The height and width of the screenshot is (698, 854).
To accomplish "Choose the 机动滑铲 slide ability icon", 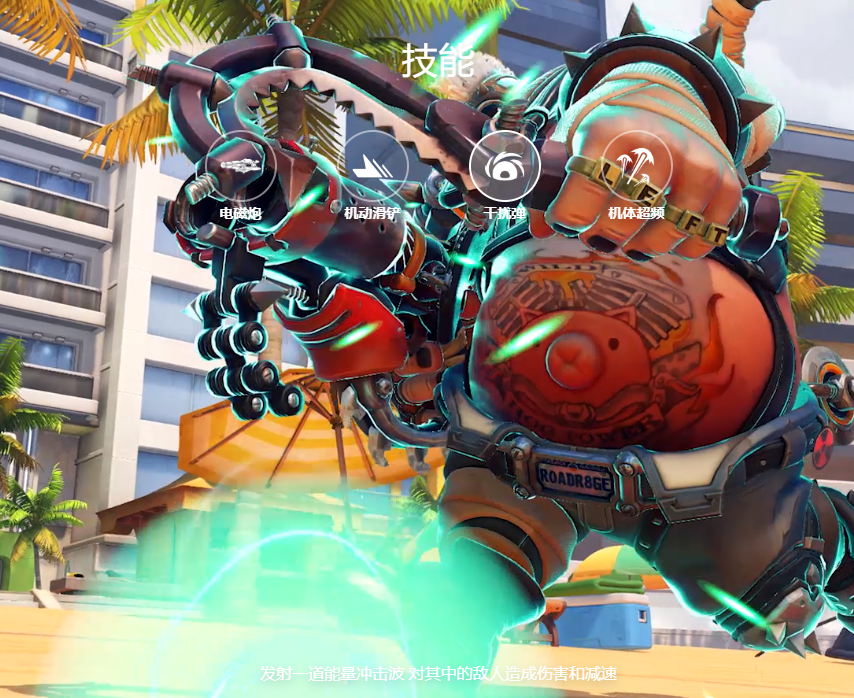I will [x=375, y=166].
